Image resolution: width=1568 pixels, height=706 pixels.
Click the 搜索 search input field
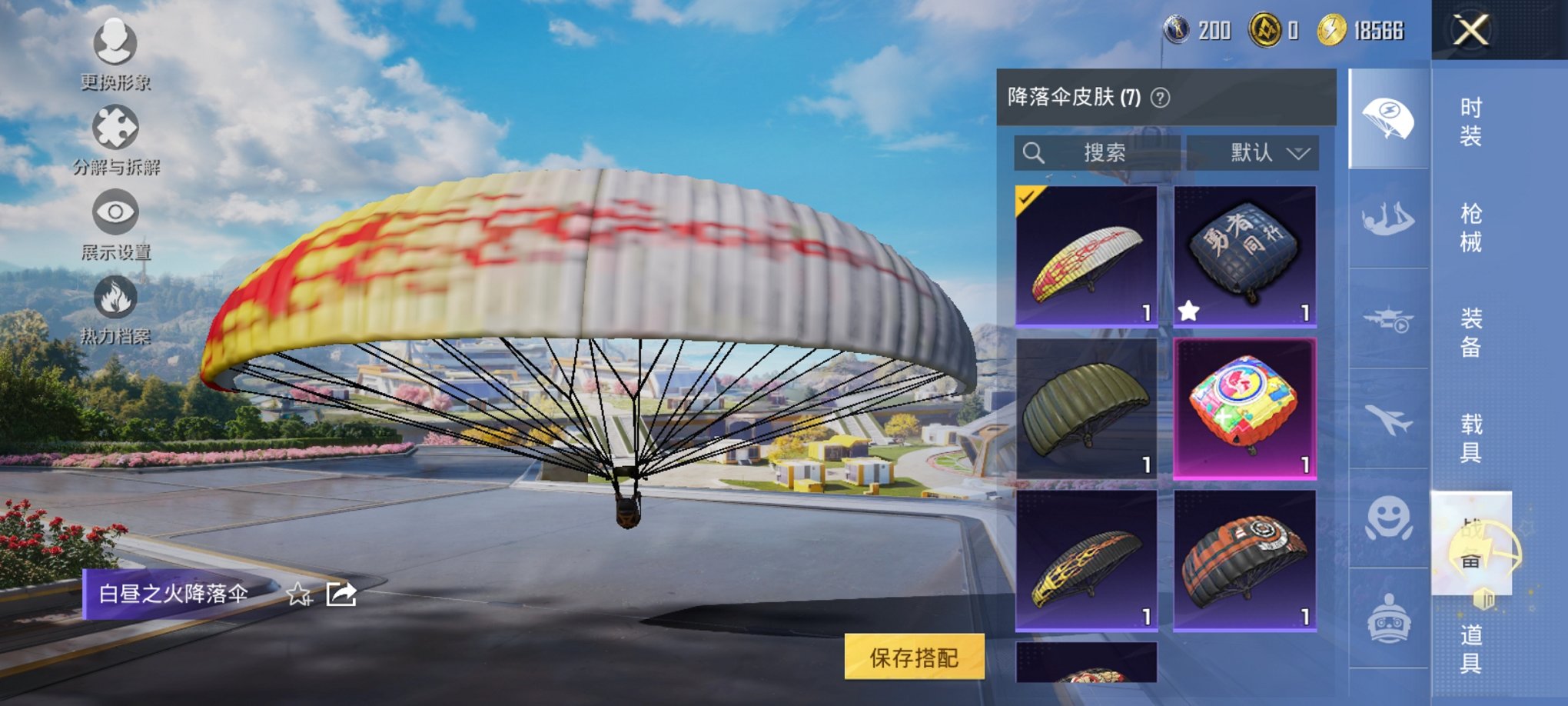click(x=1099, y=152)
